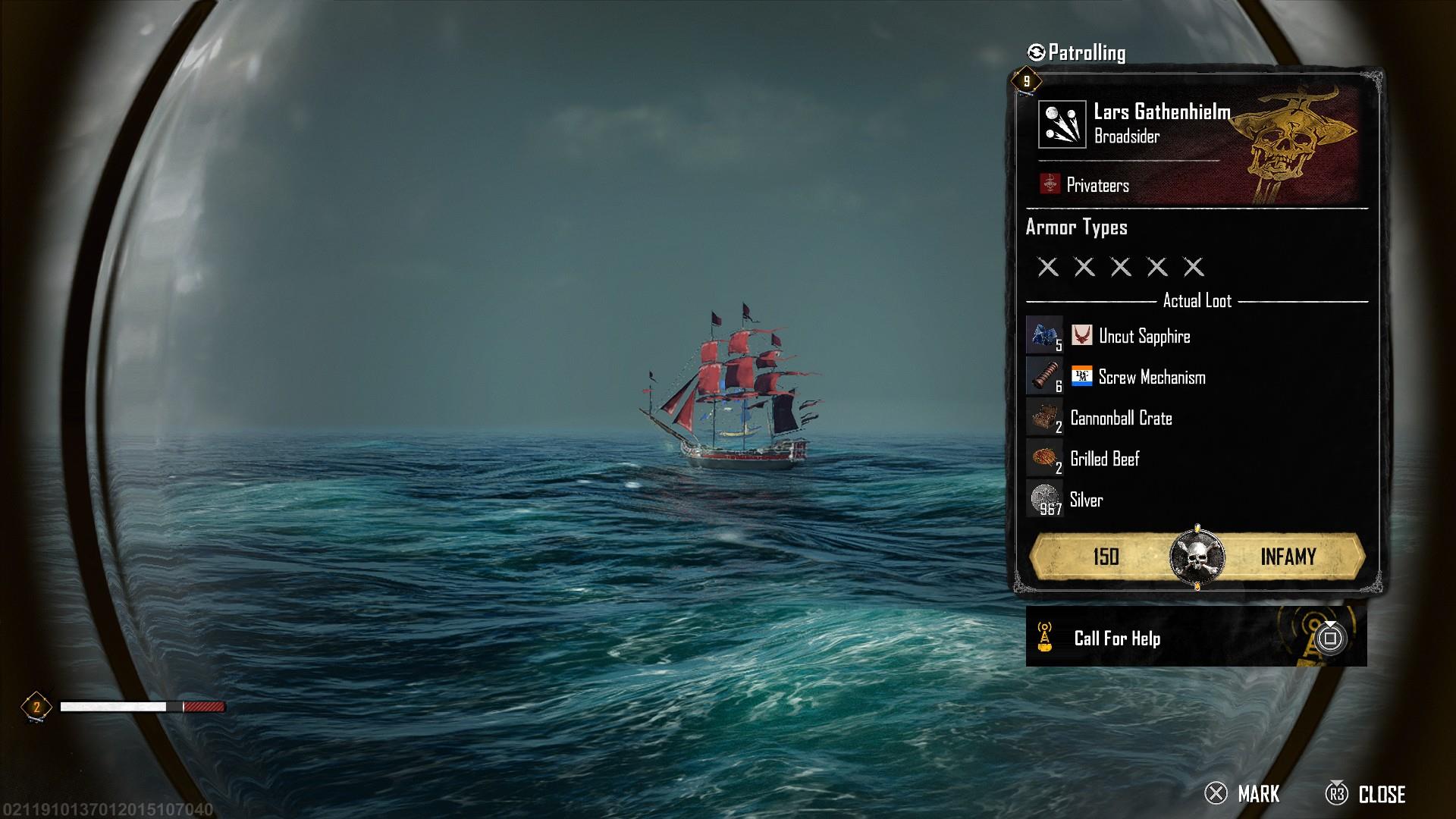1456x819 pixels.
Task: Choose the Cannonball Crate loot item
Action: pyautogui.click(x=1120, y=418)
